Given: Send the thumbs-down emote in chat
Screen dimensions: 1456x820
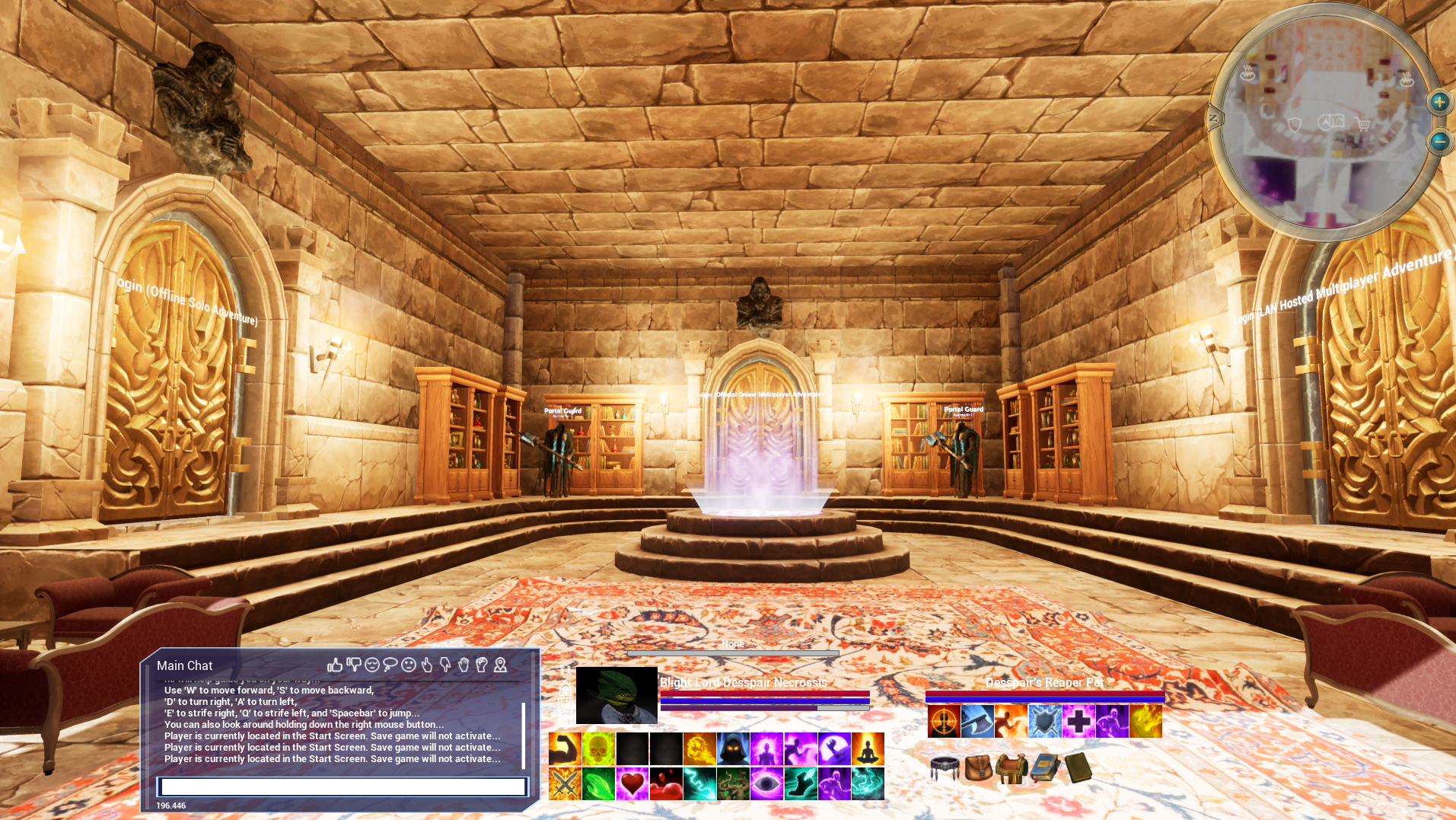Looking at the screenshot, I should tap(353, 665).
